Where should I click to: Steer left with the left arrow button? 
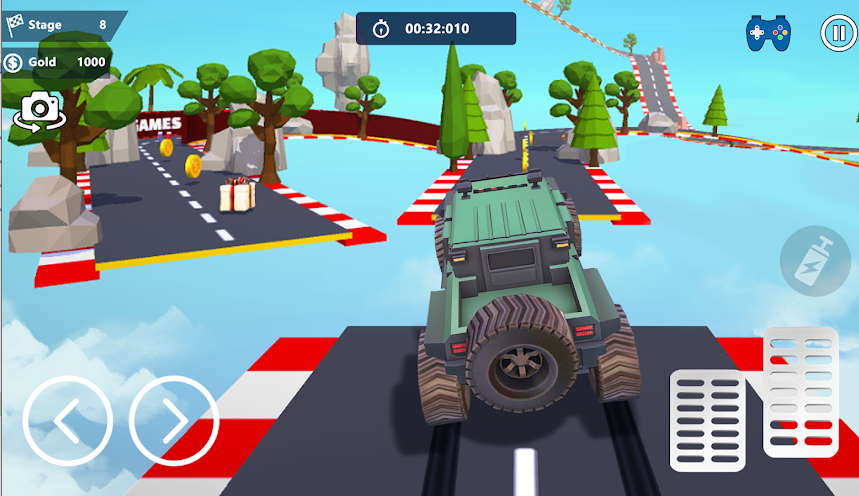(67, 421)
